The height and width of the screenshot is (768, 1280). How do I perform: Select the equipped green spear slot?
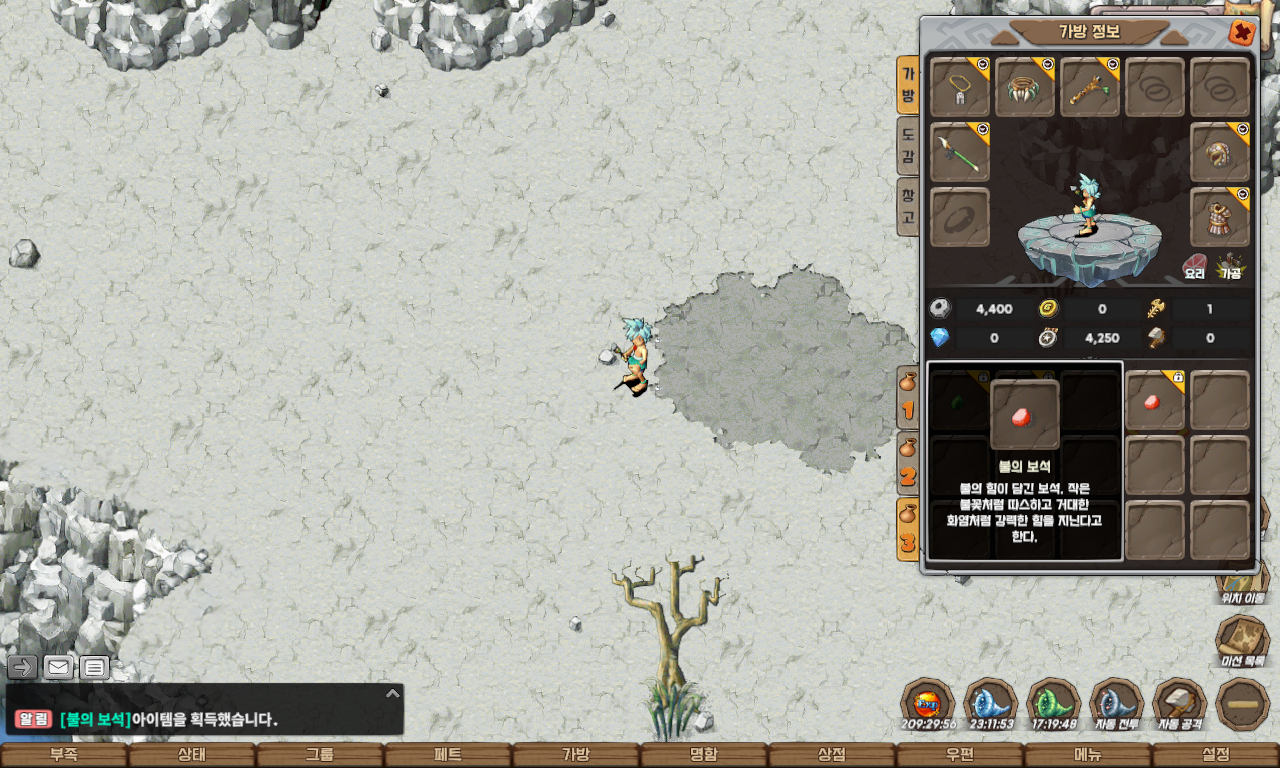click(960, 153)
